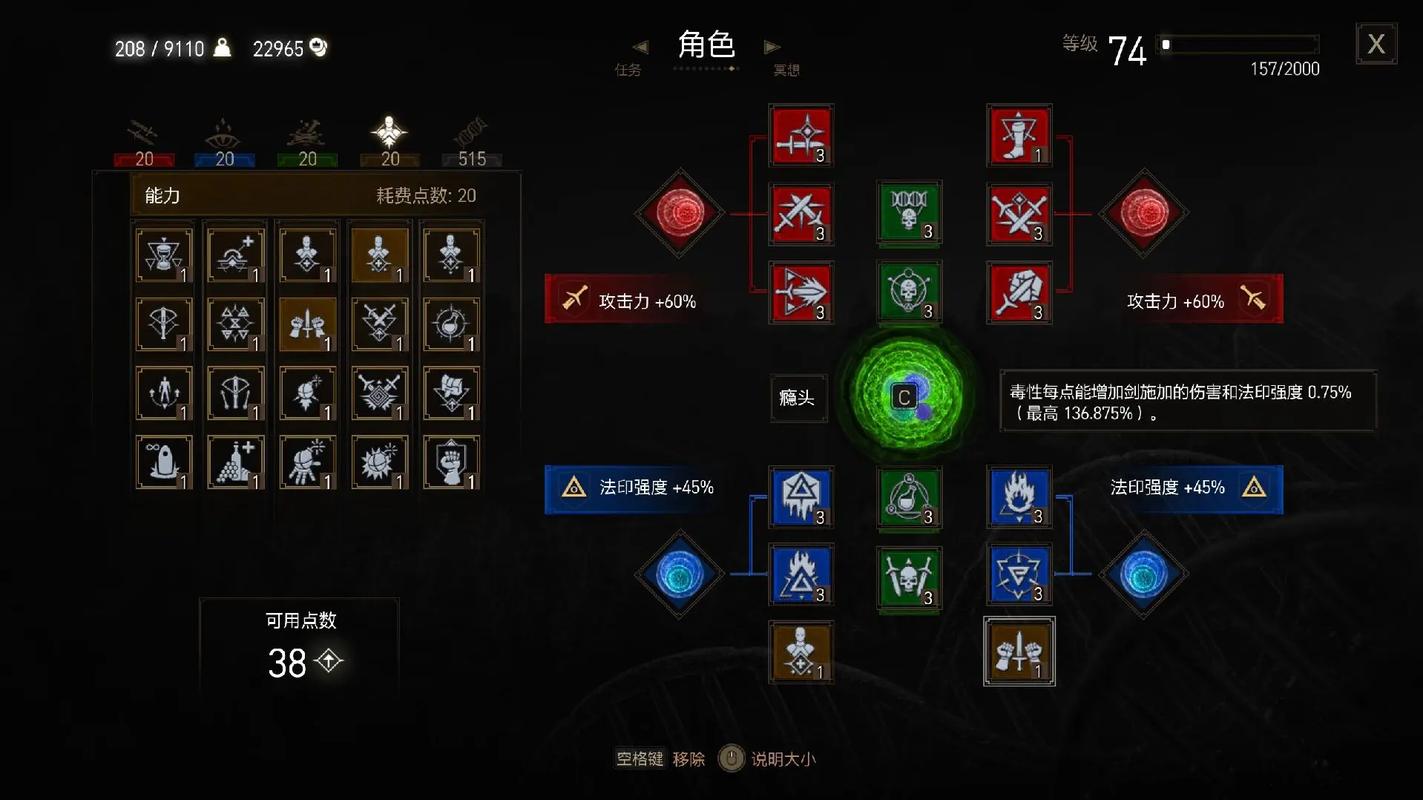Click the level 74 experience progress bar
The height and width of the screenshot is (800, 1423).
(1237, 44)
